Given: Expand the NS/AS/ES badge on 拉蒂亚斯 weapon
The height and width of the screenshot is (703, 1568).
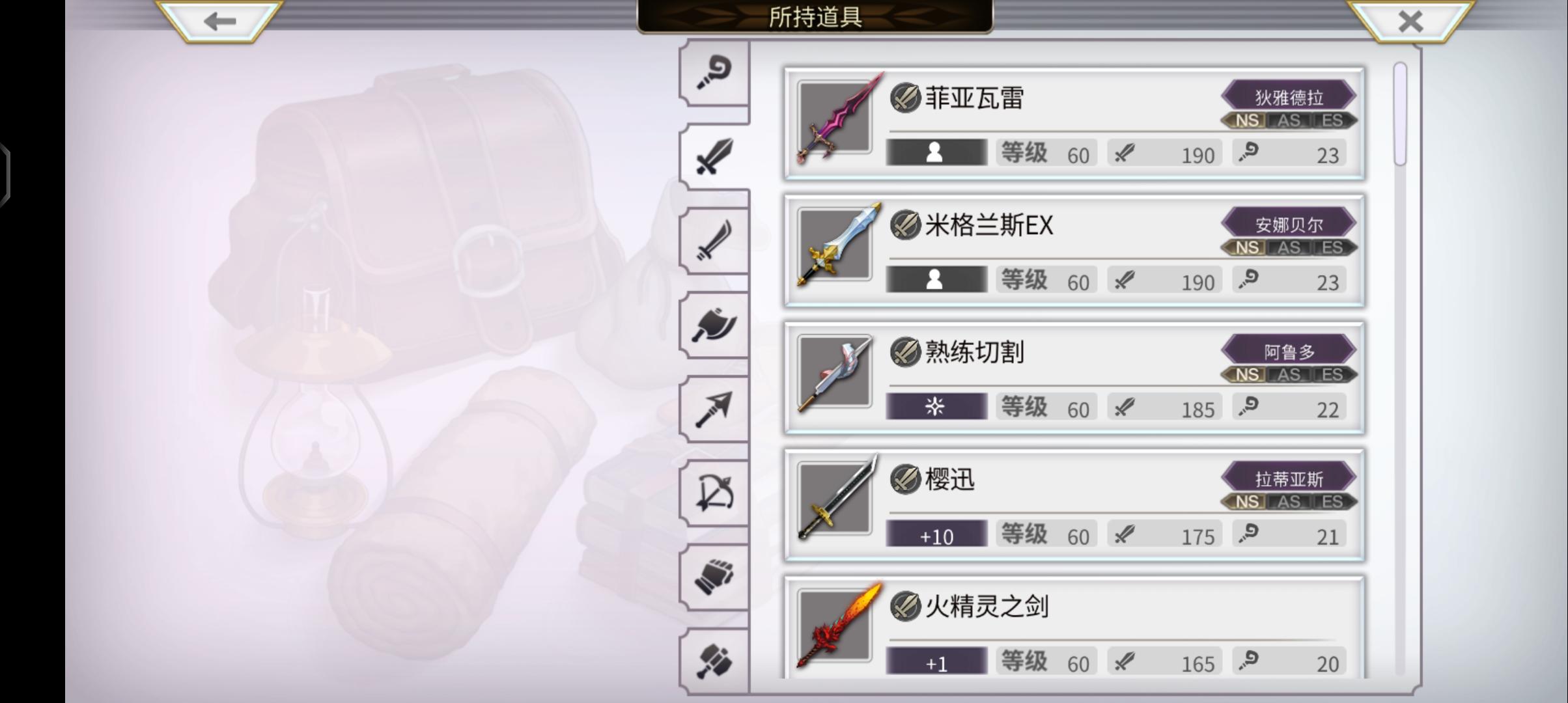Looking at the screenshot, I should point(1289,502).
